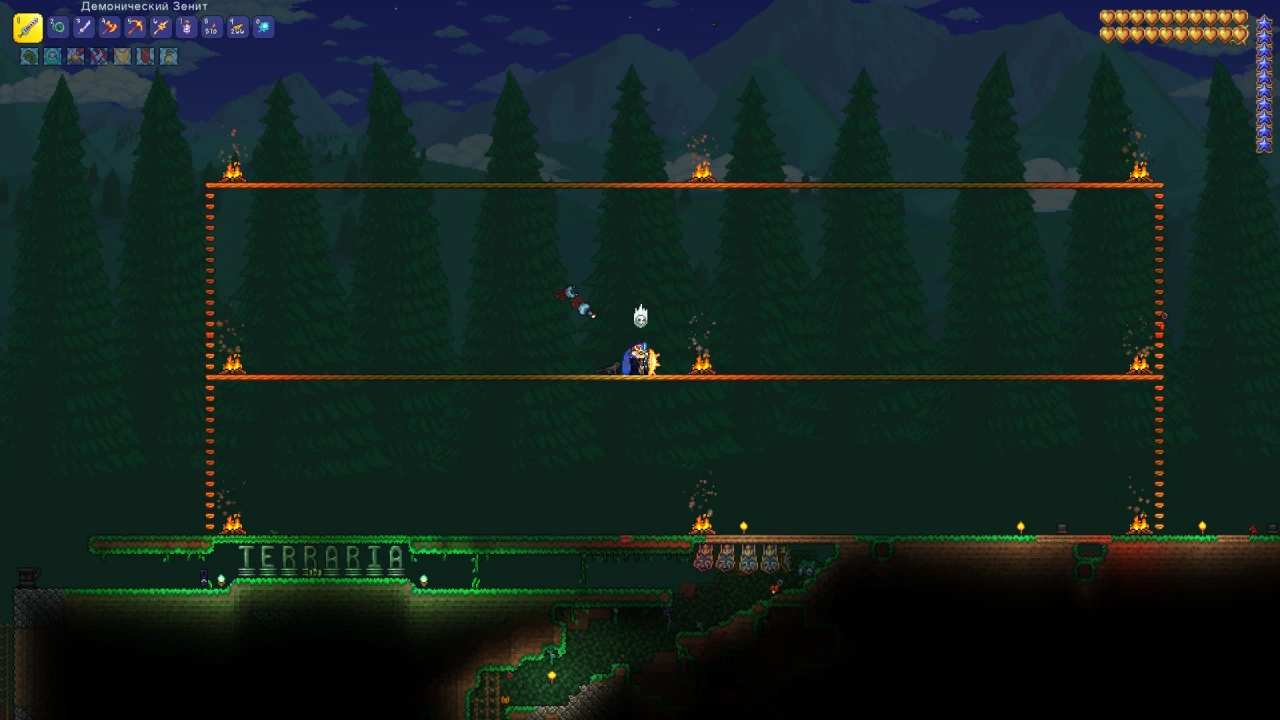Pick the potion in hotbar slot 7
Viewport: 1280px width, 720px height.
point(186,28)
